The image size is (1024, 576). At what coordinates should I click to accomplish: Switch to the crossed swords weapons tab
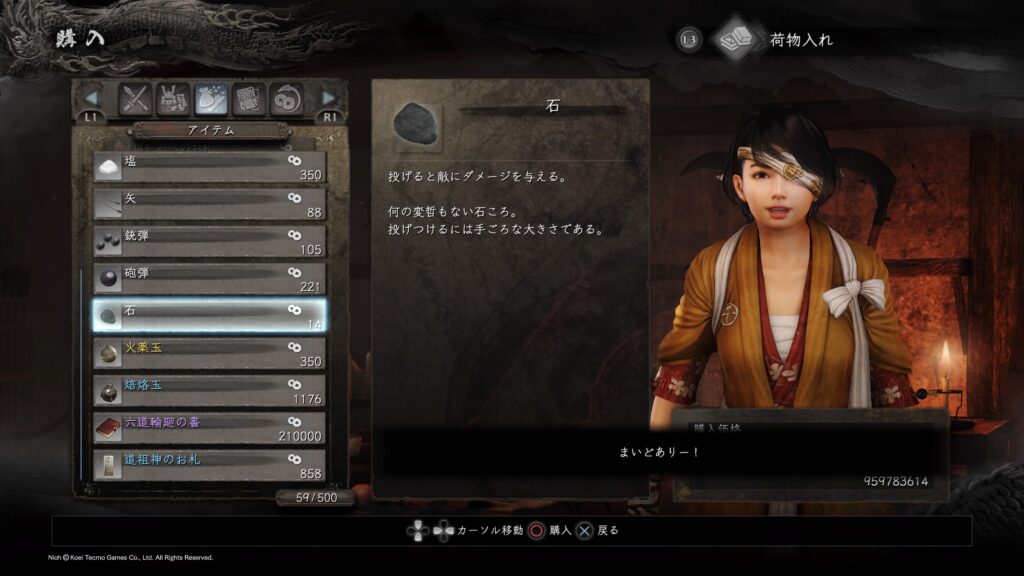(136, 98)
